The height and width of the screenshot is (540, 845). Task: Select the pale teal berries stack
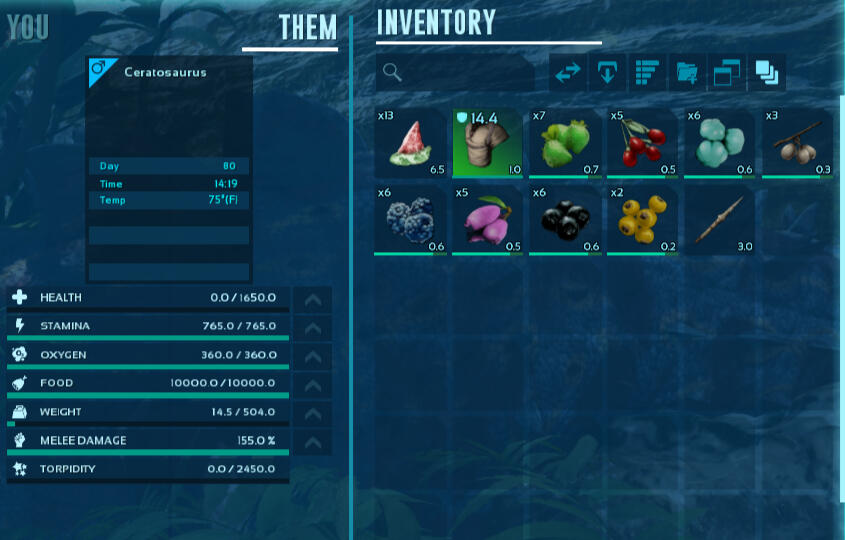coord(720,143)
